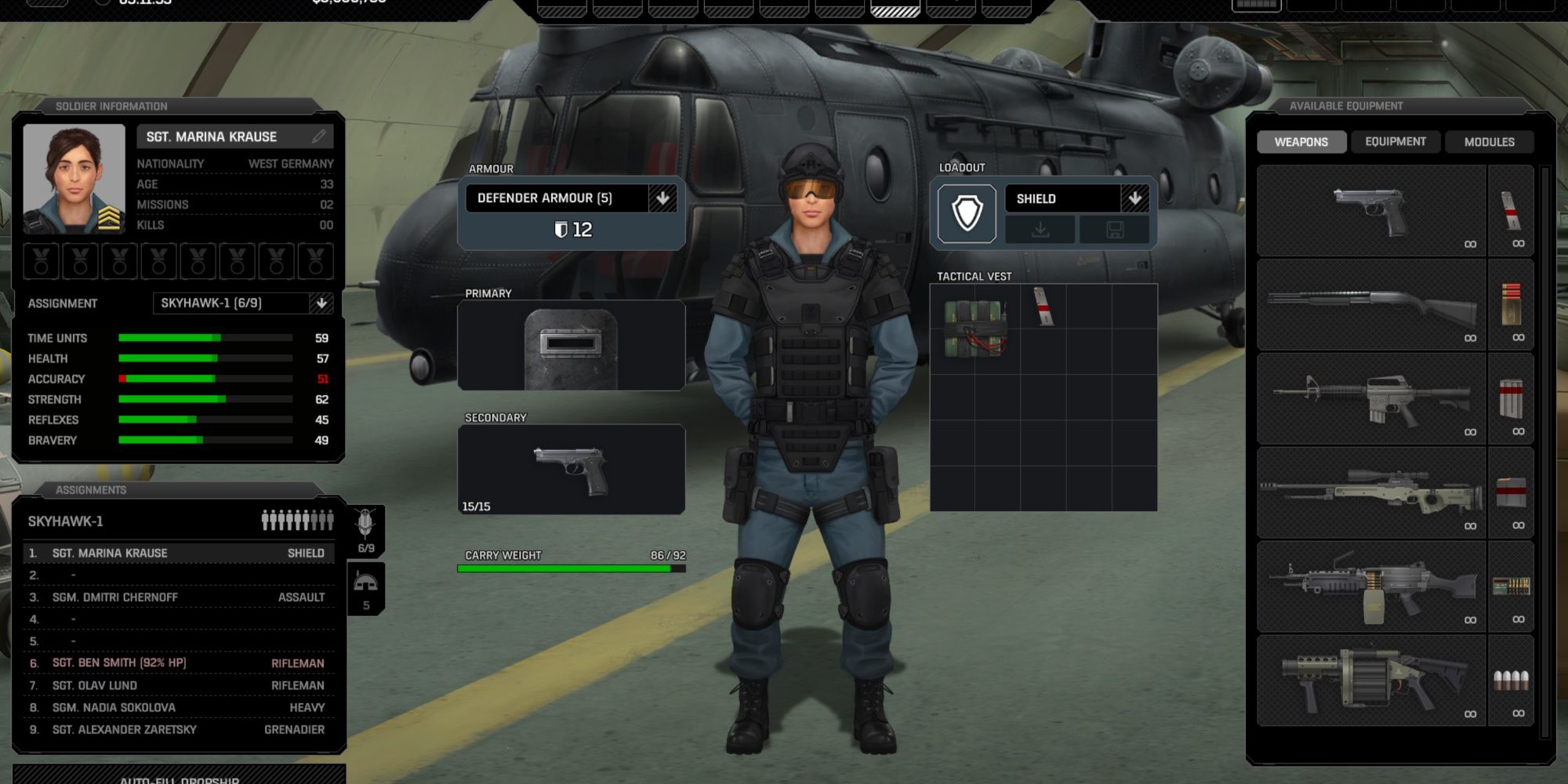Click the Auto-Fill Dropship button
Viewport: 1568px width, 784px height.
(179, 779)
